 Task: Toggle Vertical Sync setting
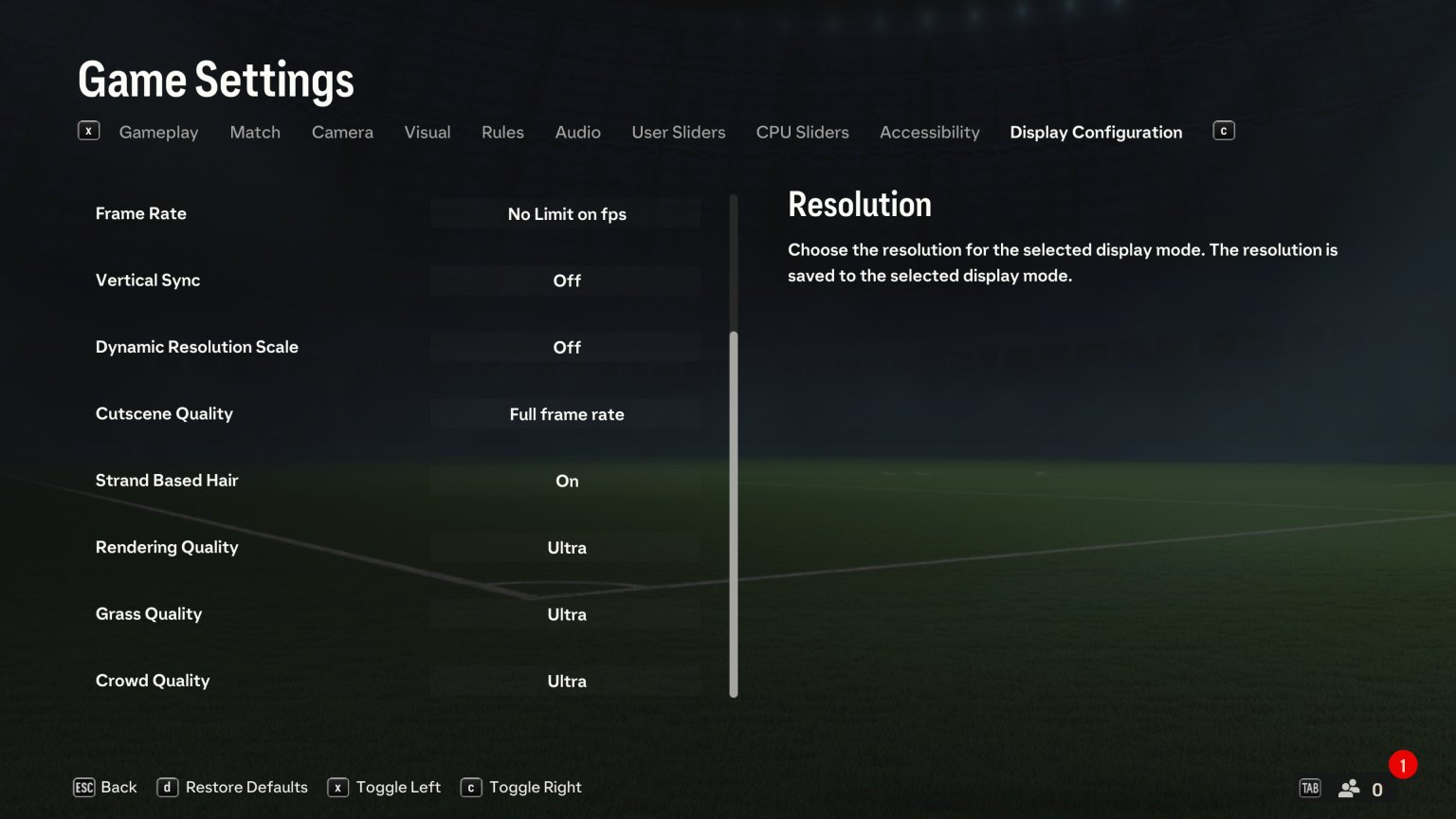coord(566,280)
